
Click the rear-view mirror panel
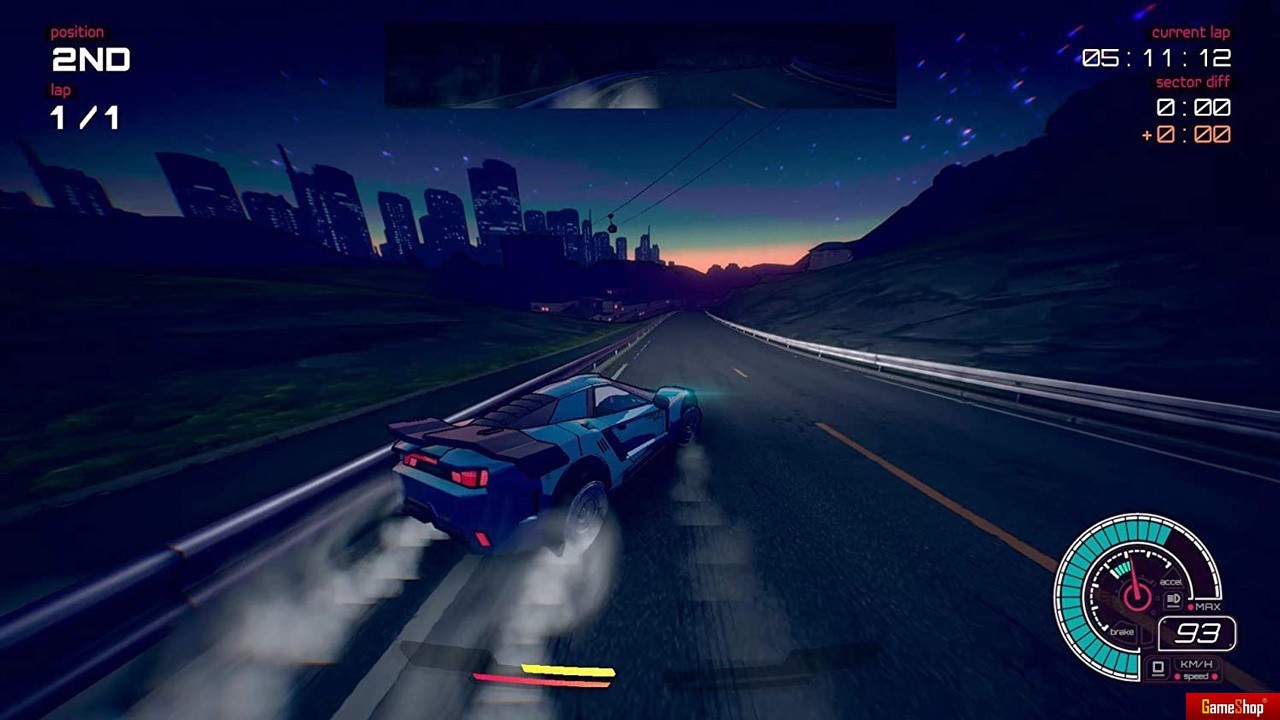tap(640, 65)
